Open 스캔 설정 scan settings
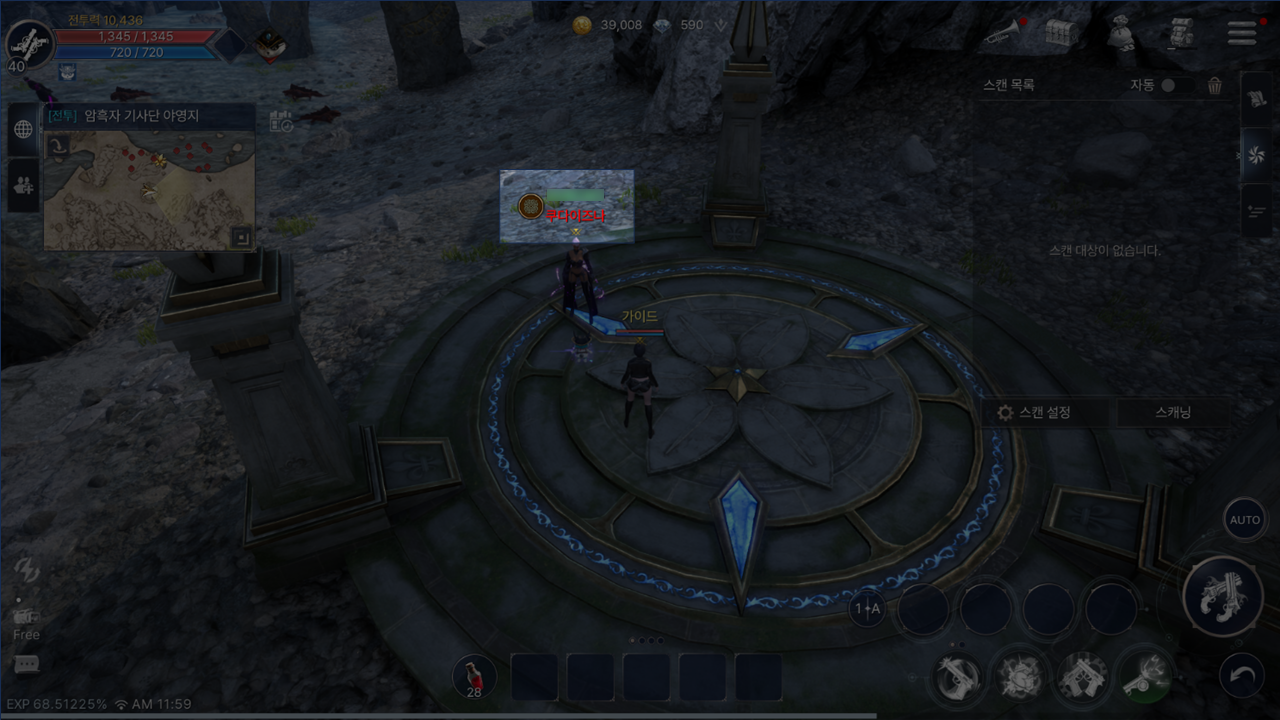 [1035, 412]
